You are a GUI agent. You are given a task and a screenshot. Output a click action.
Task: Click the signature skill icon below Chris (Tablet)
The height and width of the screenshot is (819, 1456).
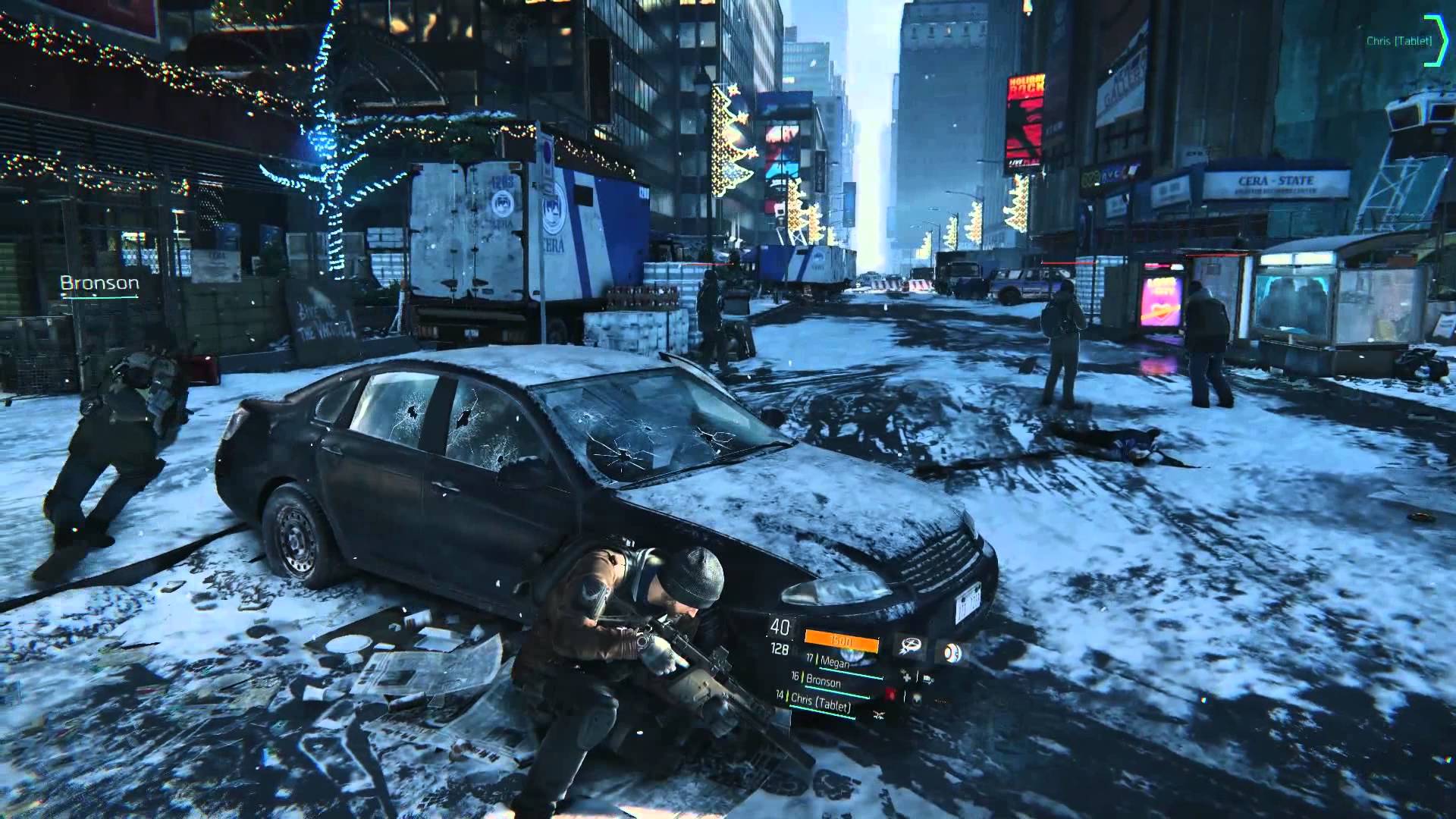[879, 714]
